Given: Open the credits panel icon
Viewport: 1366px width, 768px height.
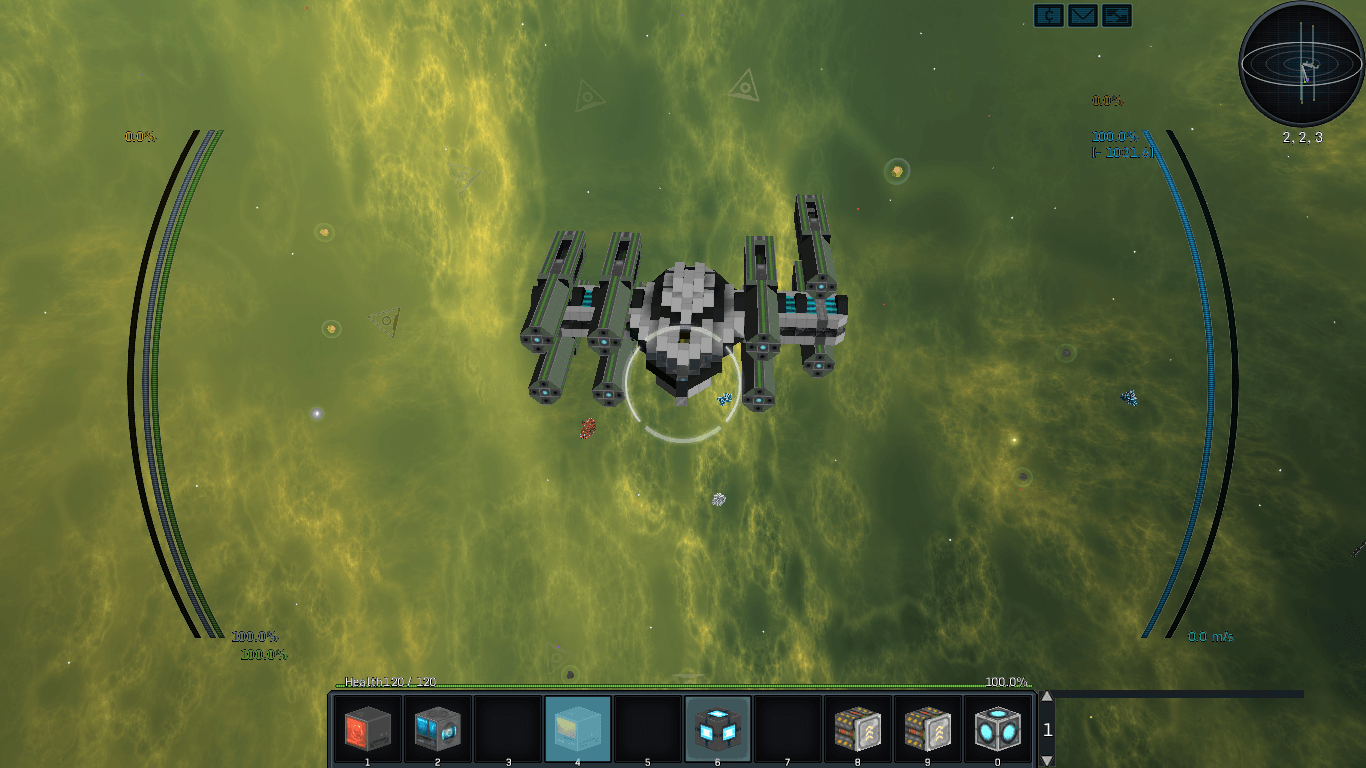Looking at the screenshot, I should 1049,15.
